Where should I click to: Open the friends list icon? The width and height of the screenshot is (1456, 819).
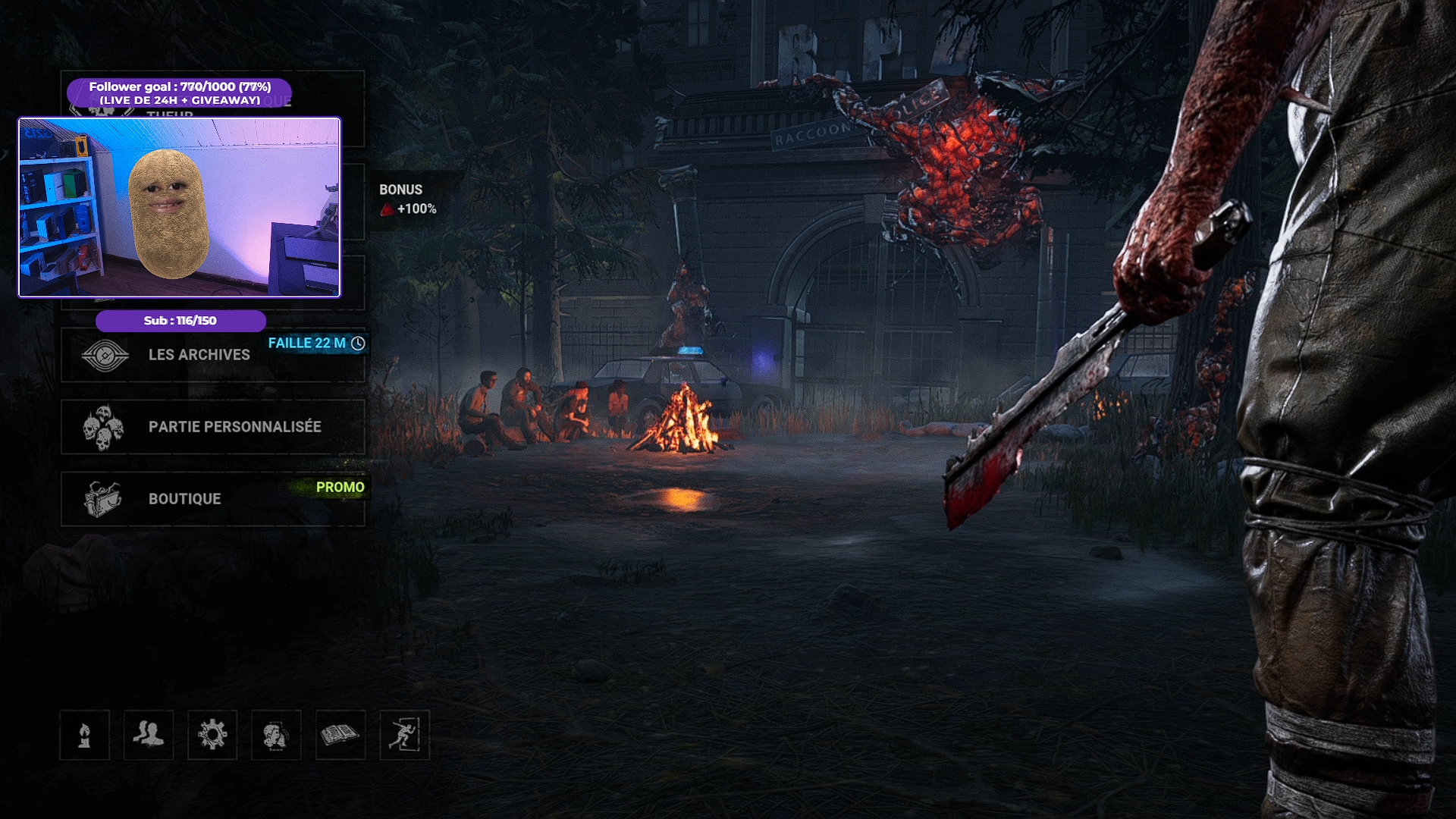[149, 735]
